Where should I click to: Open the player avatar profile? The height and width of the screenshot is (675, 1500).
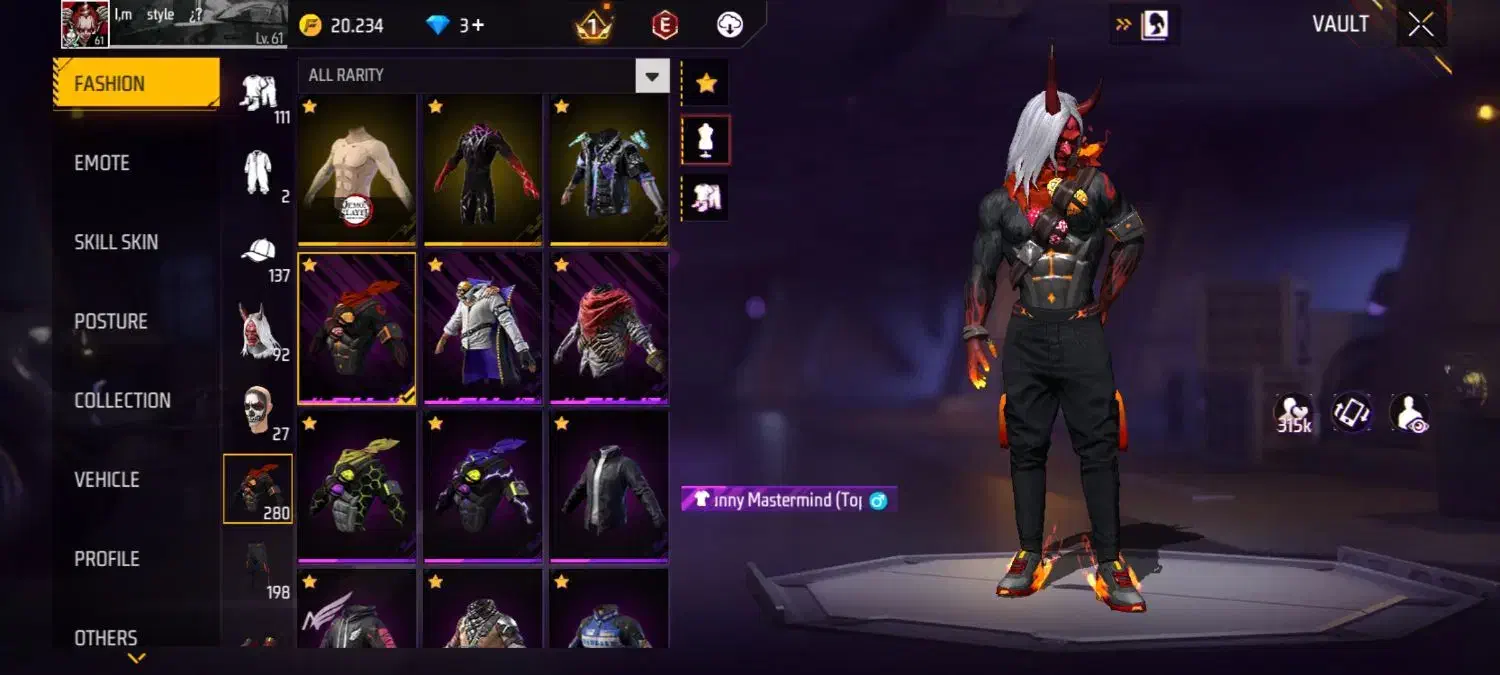(85, 24)
